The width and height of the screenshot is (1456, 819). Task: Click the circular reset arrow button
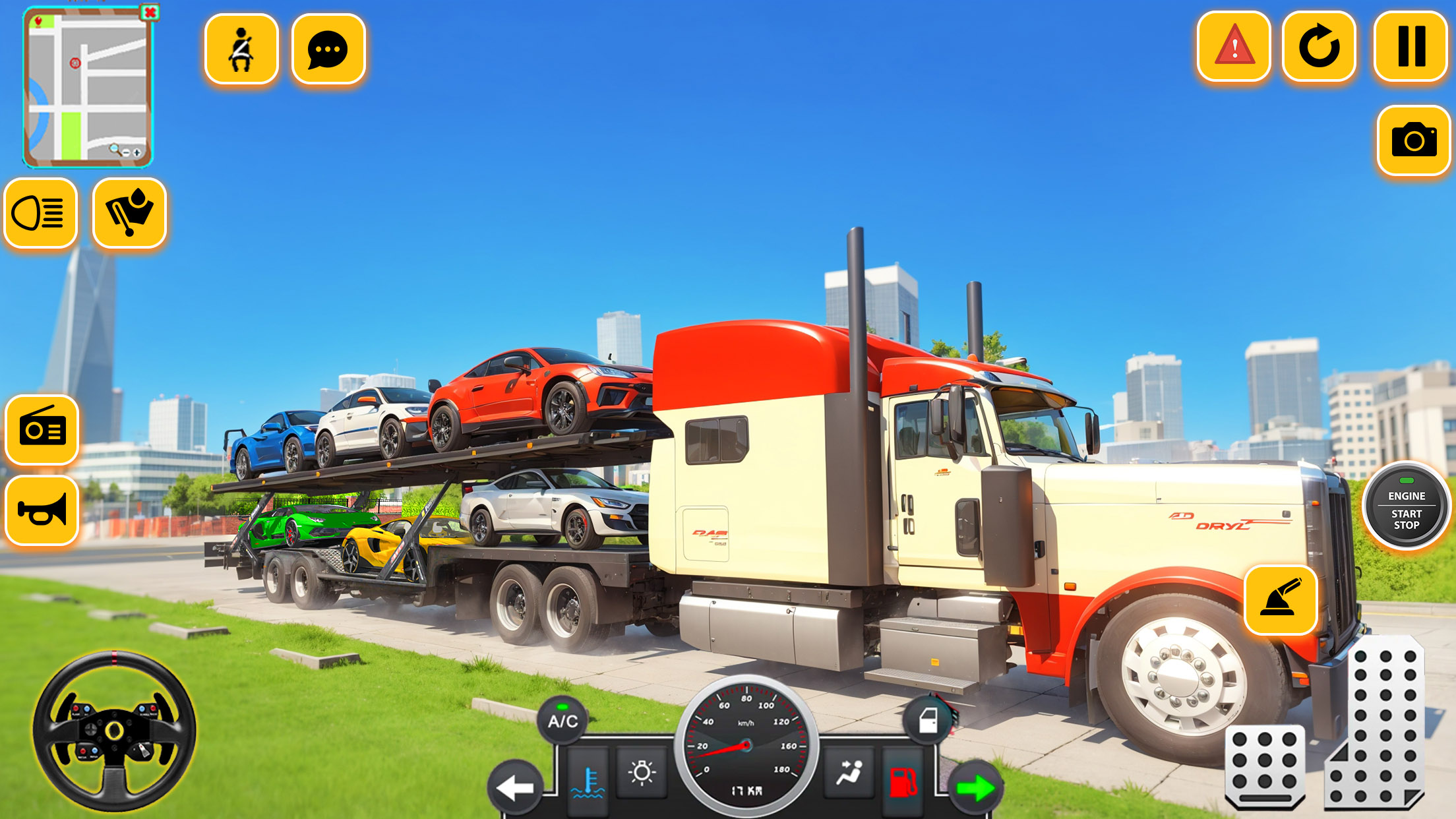[1319, 47]
